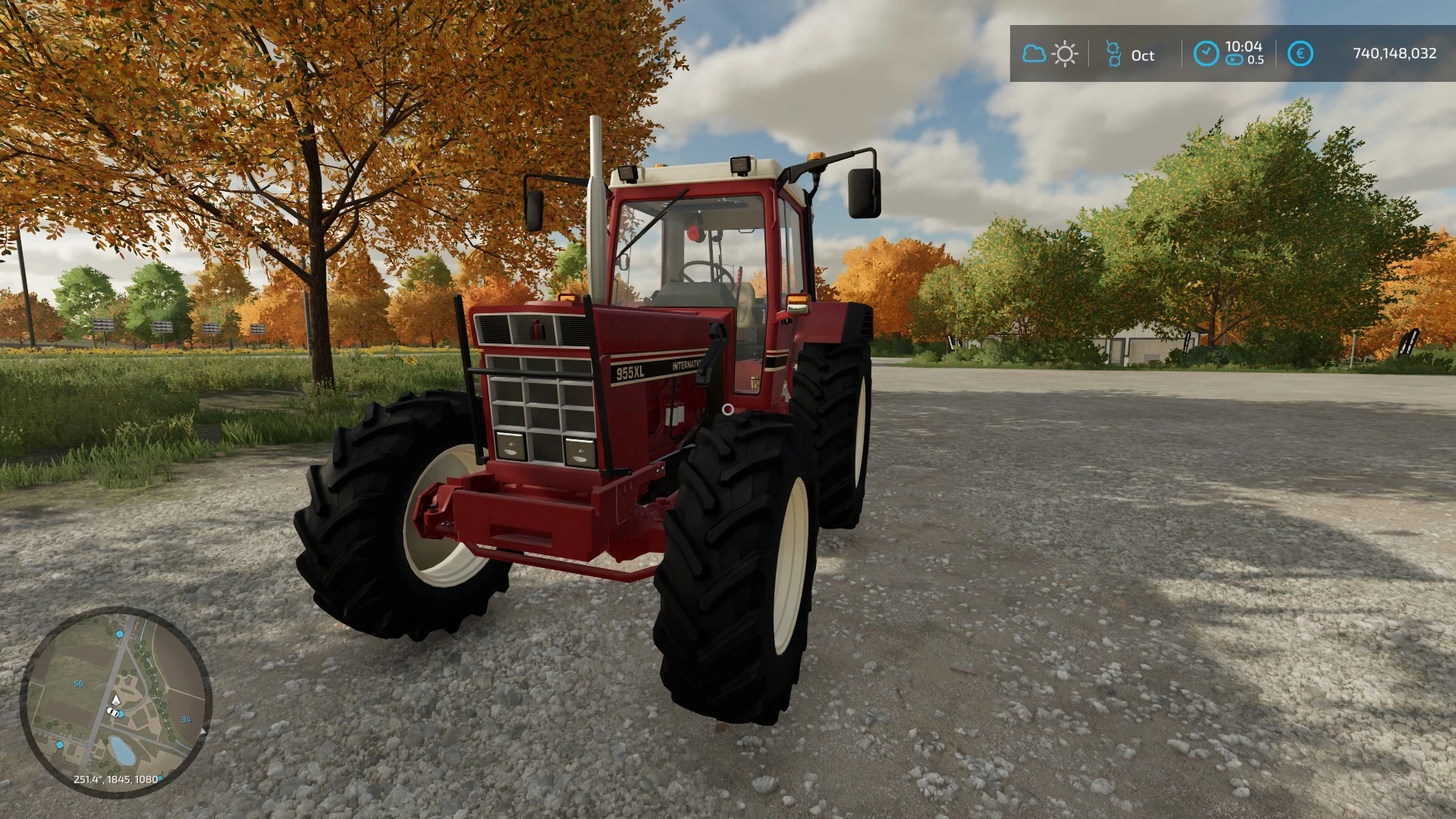Click the tractor icon on the minimap
1456x819 pixels.
tap(112, 712)
